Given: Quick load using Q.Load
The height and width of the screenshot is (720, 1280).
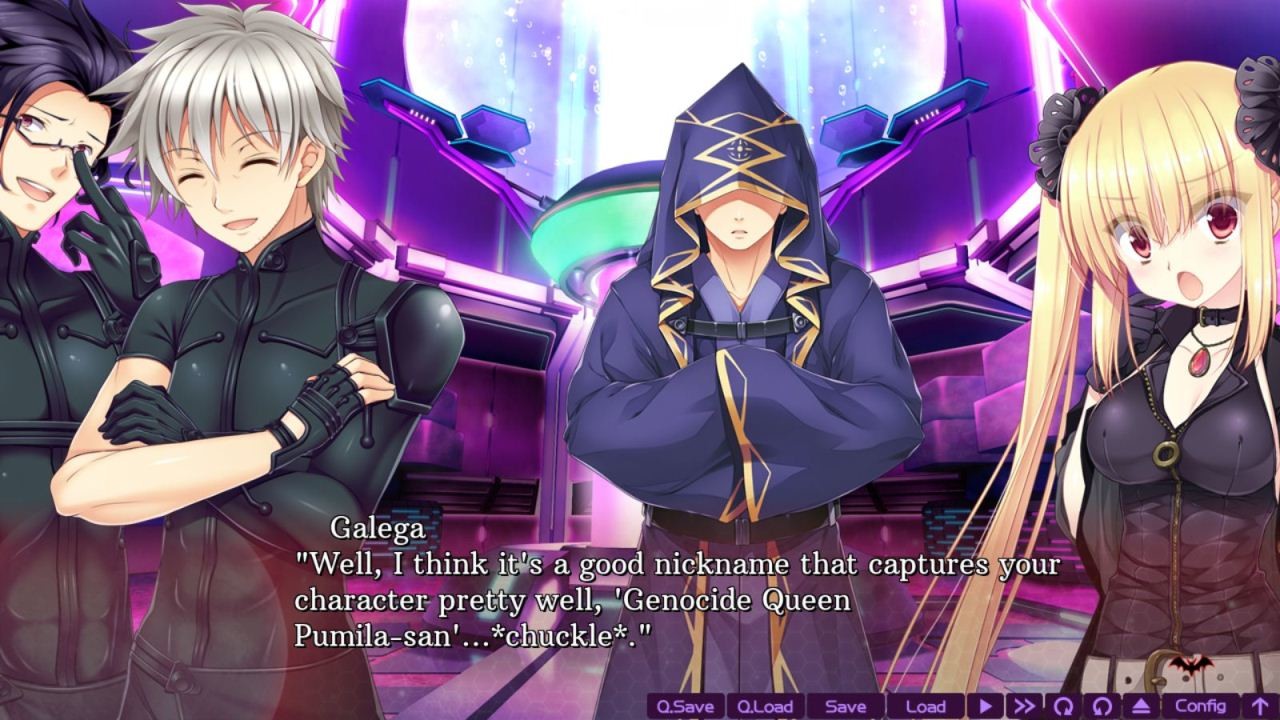Looking at the screenshot, I should pyautogui.click(x=765, y=706).
